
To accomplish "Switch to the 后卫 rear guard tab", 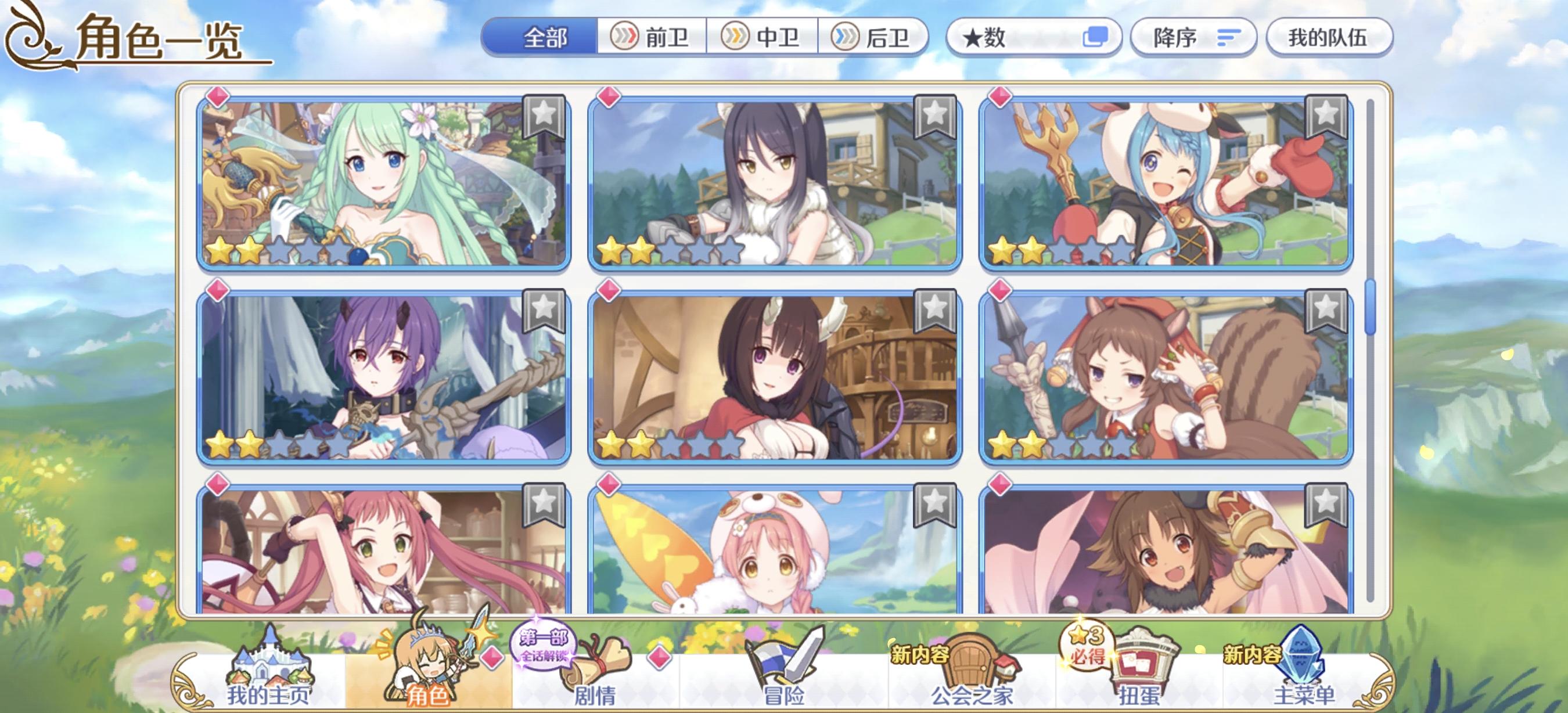I will coord(876,38).
